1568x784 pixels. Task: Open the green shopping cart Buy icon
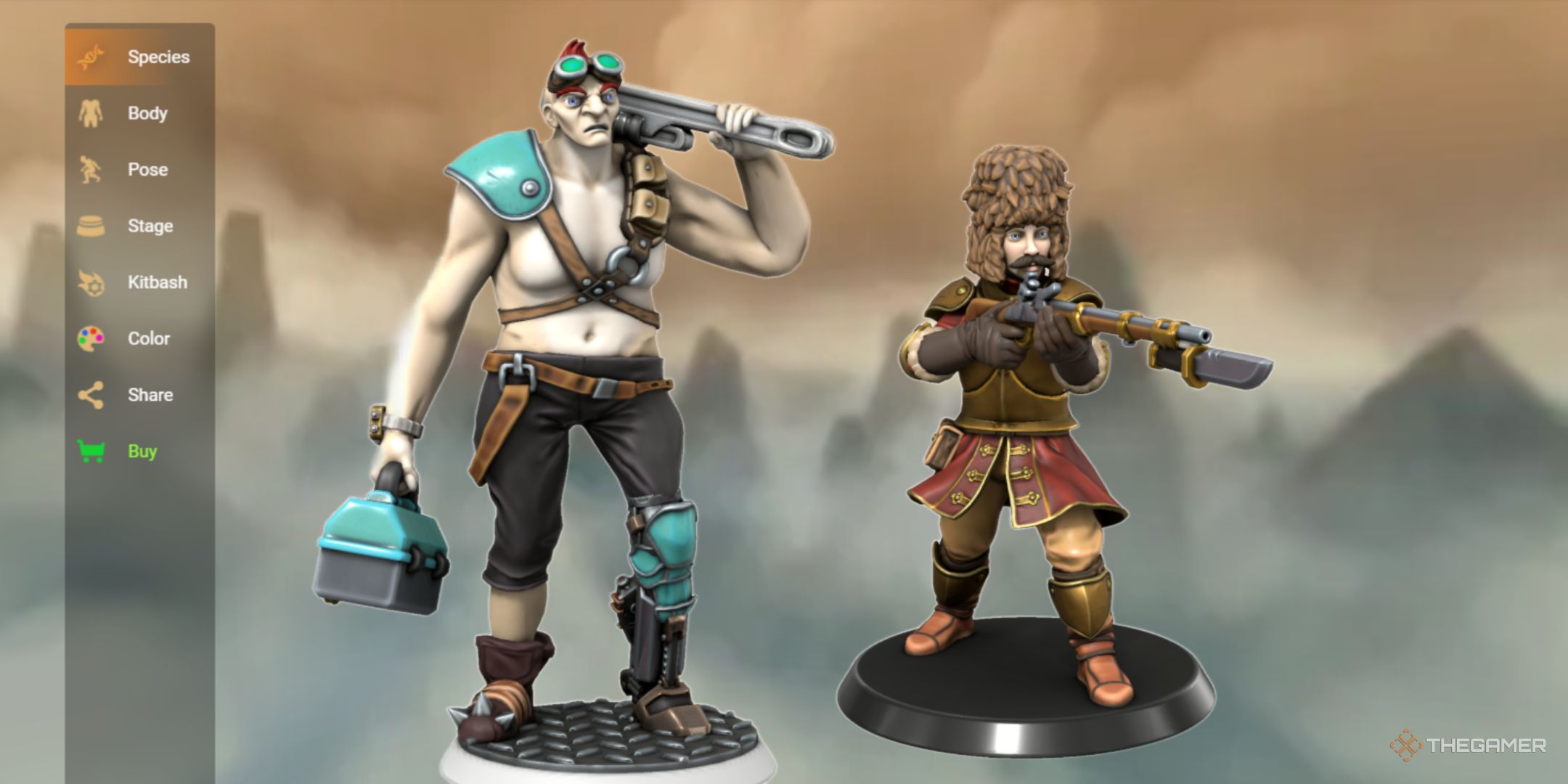coord(90,451)
